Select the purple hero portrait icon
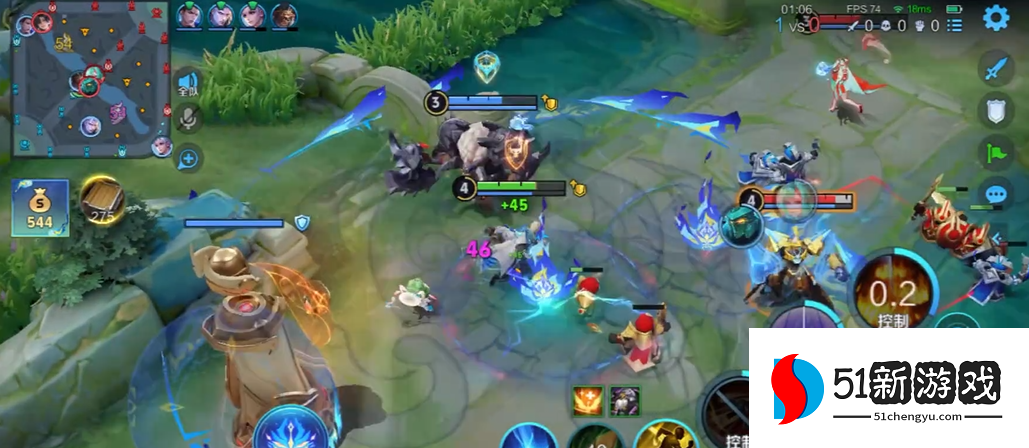Screen dimensions: 1029x448 tap(626, 401)
